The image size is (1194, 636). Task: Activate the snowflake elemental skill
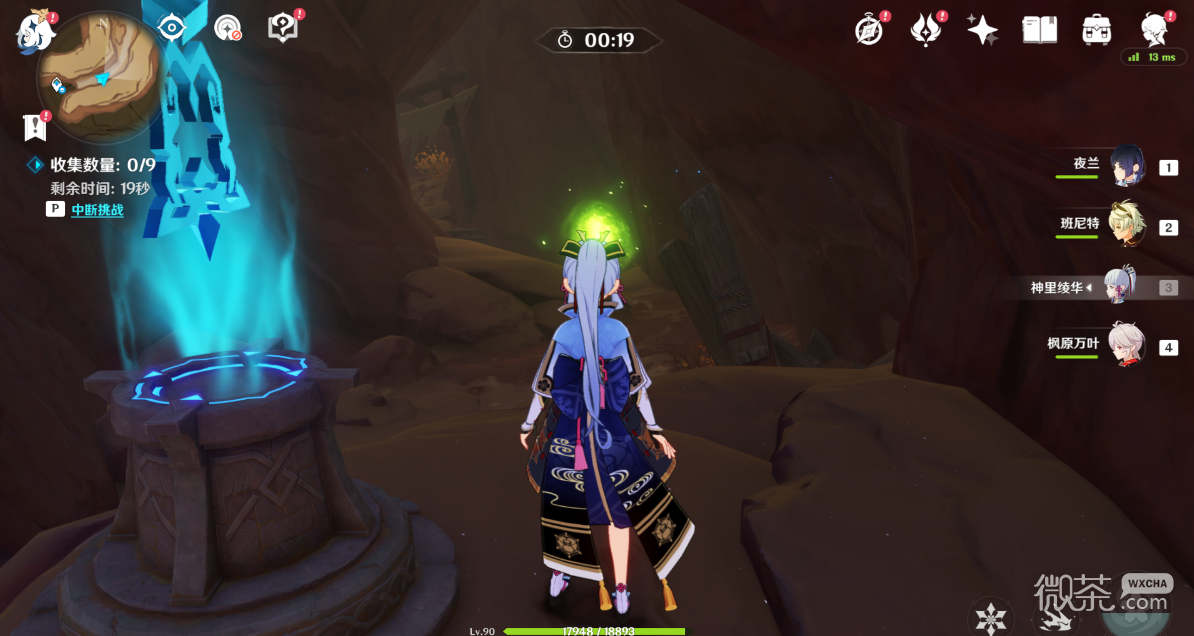991,616
